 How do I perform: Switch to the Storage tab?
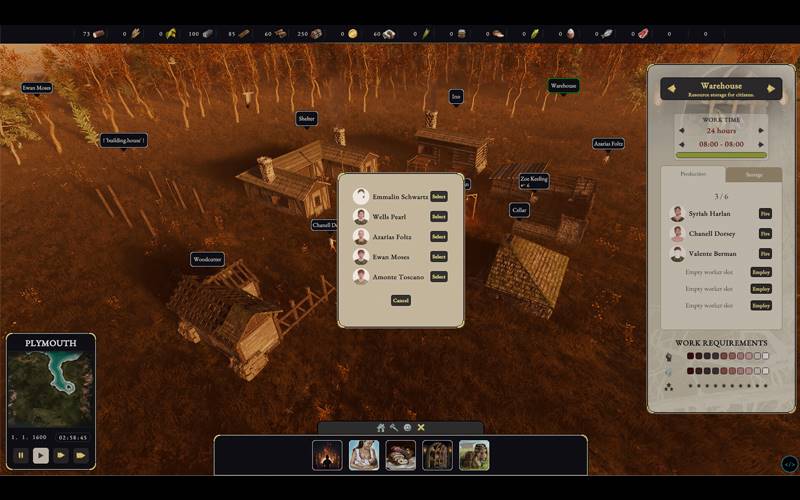(x=753, y=174)
